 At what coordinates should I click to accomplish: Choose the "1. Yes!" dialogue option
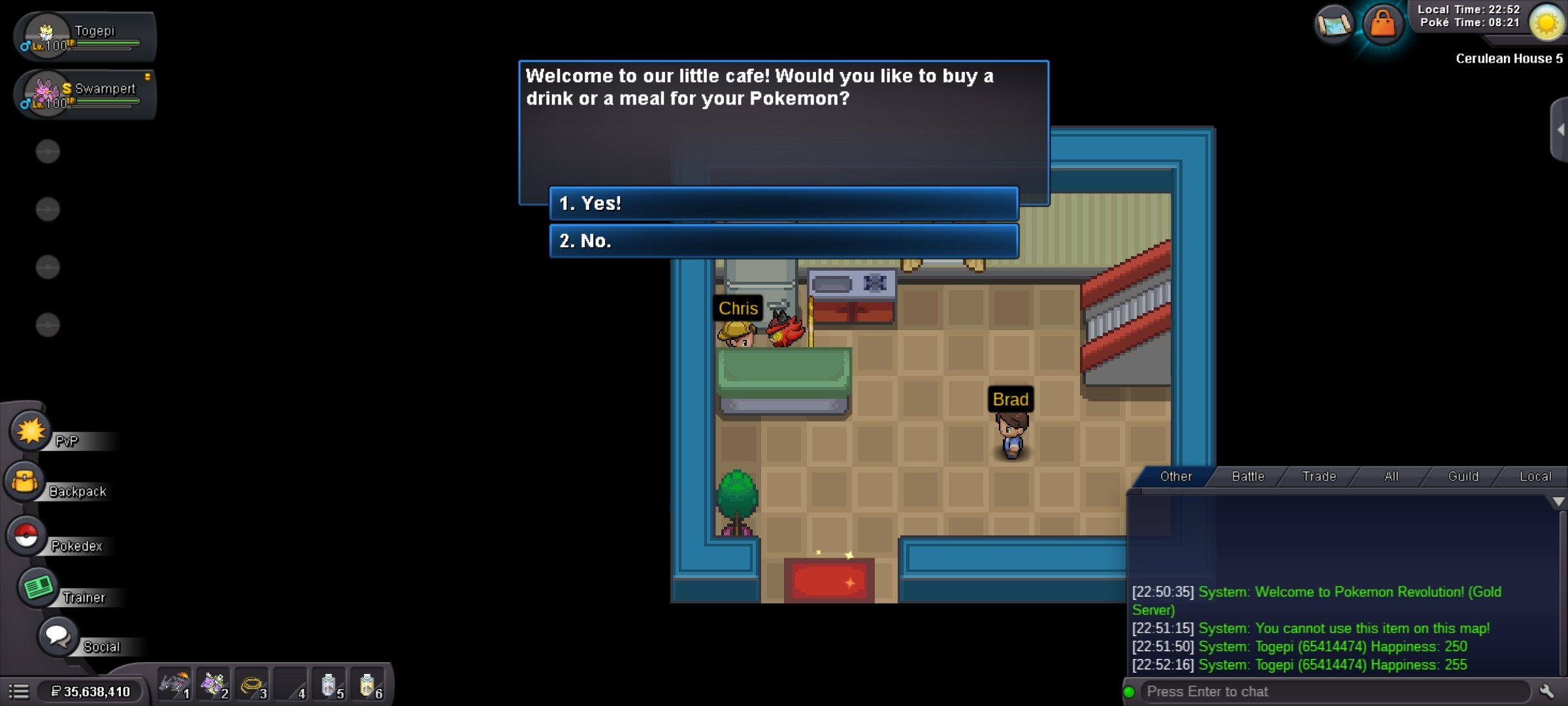tap(783, 203)
